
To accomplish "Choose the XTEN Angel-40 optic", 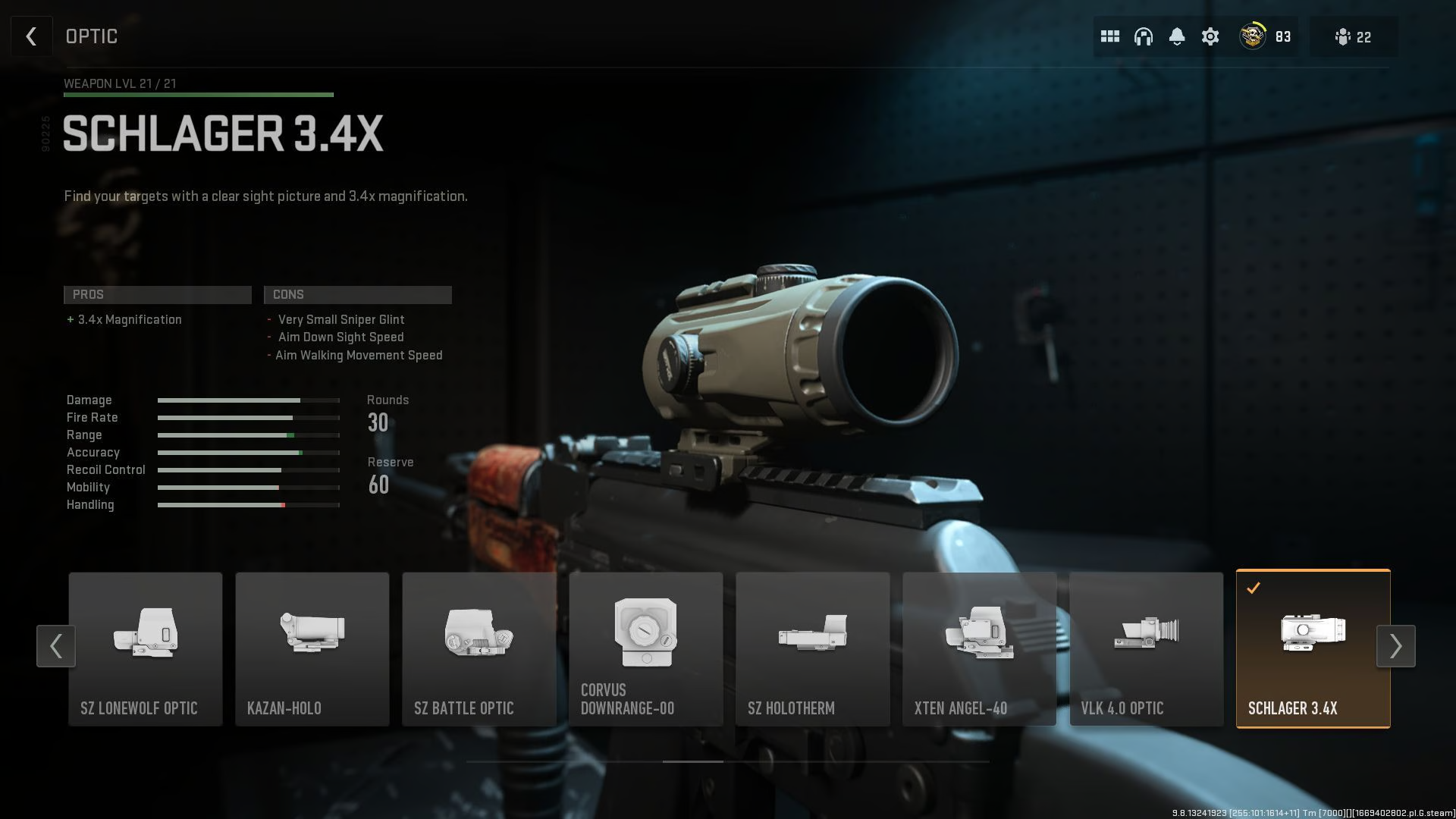I will pyautogui.click(x=980, y=649).
